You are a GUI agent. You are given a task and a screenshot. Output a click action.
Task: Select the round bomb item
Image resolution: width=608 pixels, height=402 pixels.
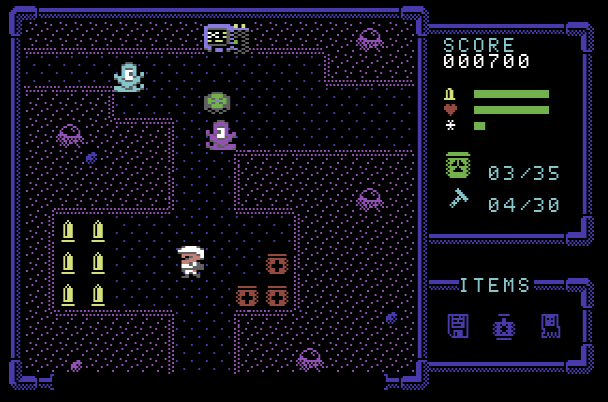point(503,326)
